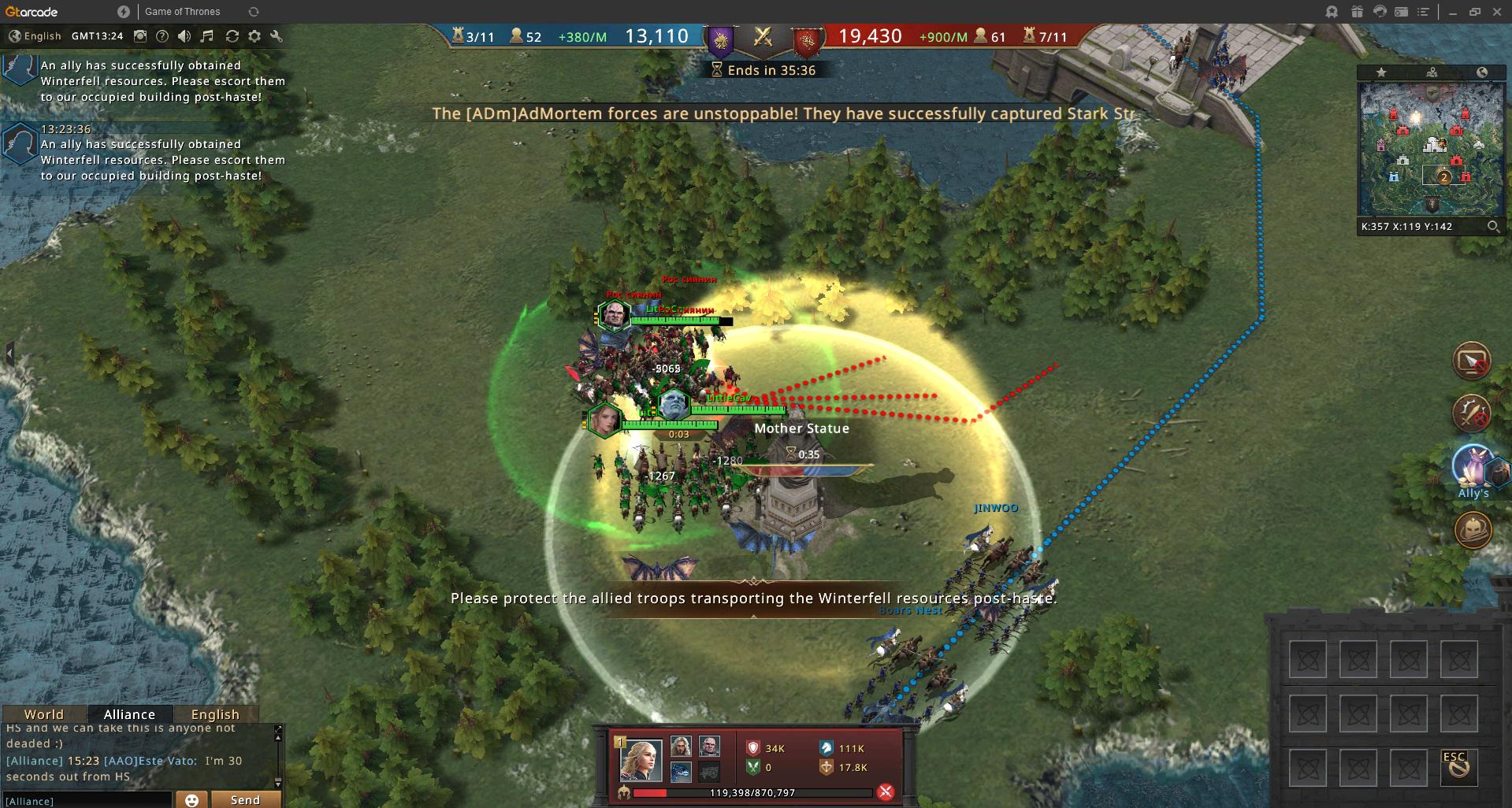Open help via the question mark icon
This screenshot has height=808, width=1512.
[162, 36]
